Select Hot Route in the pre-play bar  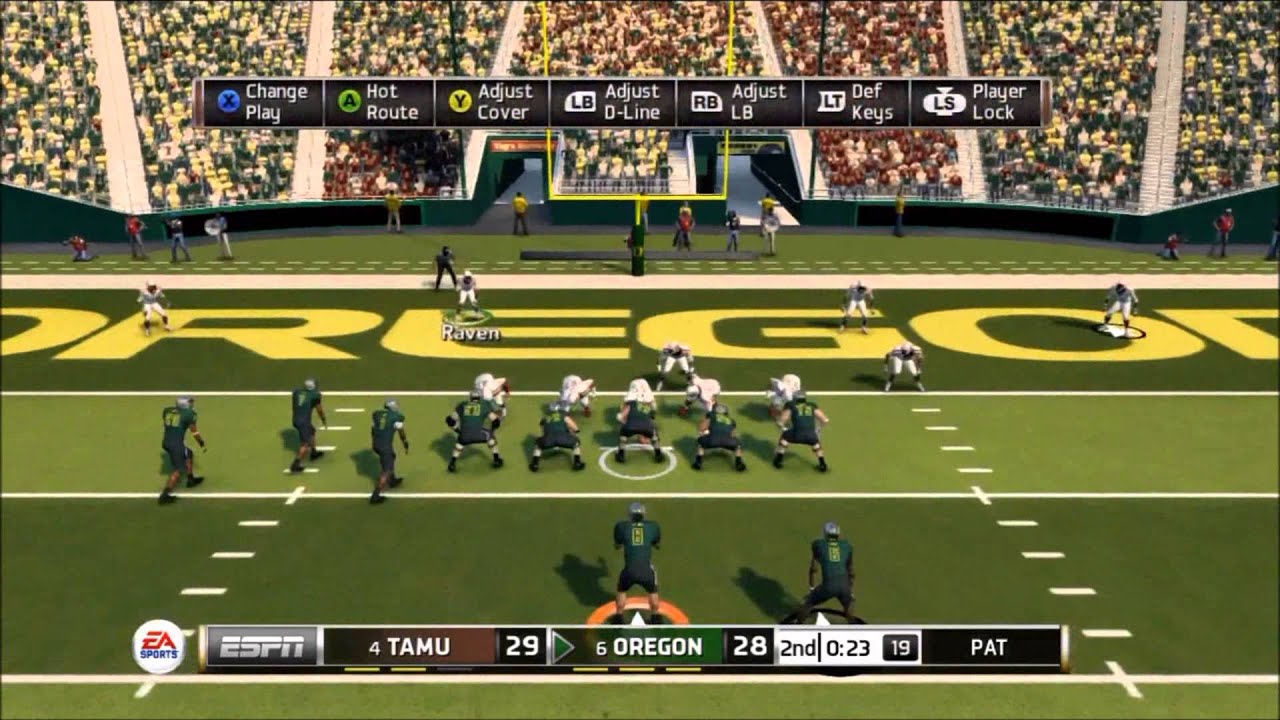pos(378,103)
